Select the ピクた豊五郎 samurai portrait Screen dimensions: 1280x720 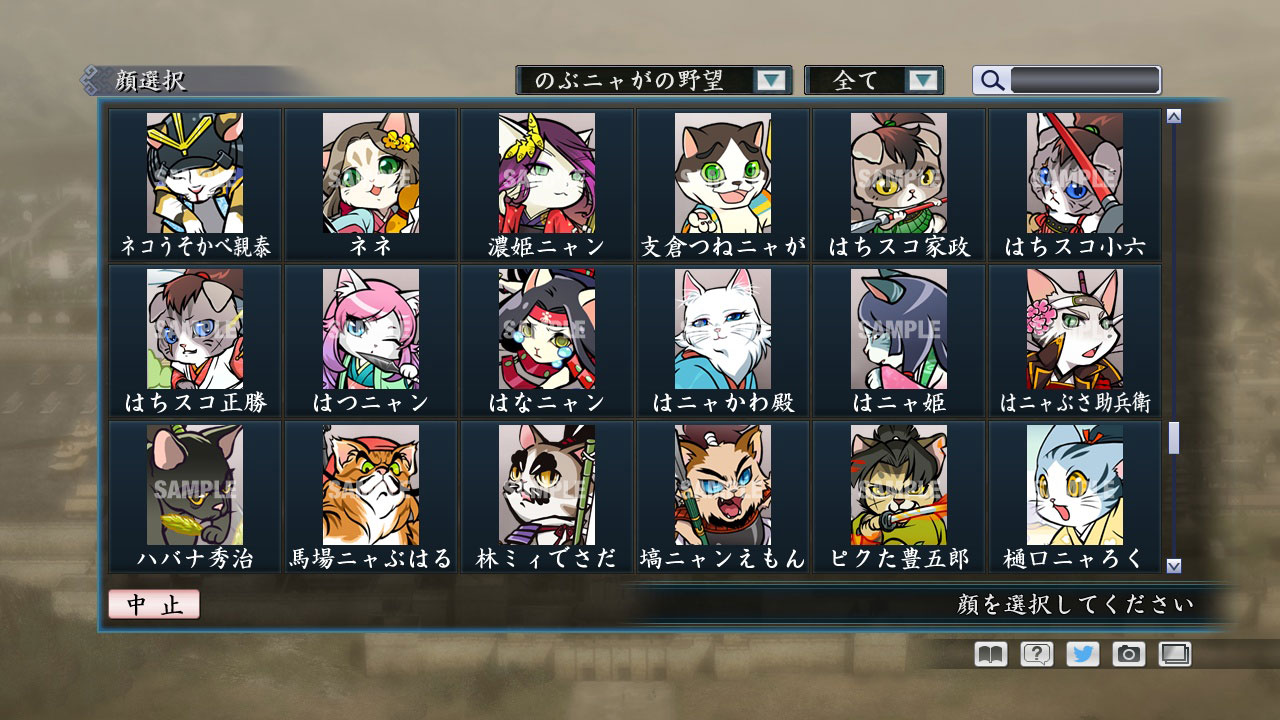click(899, 487)
